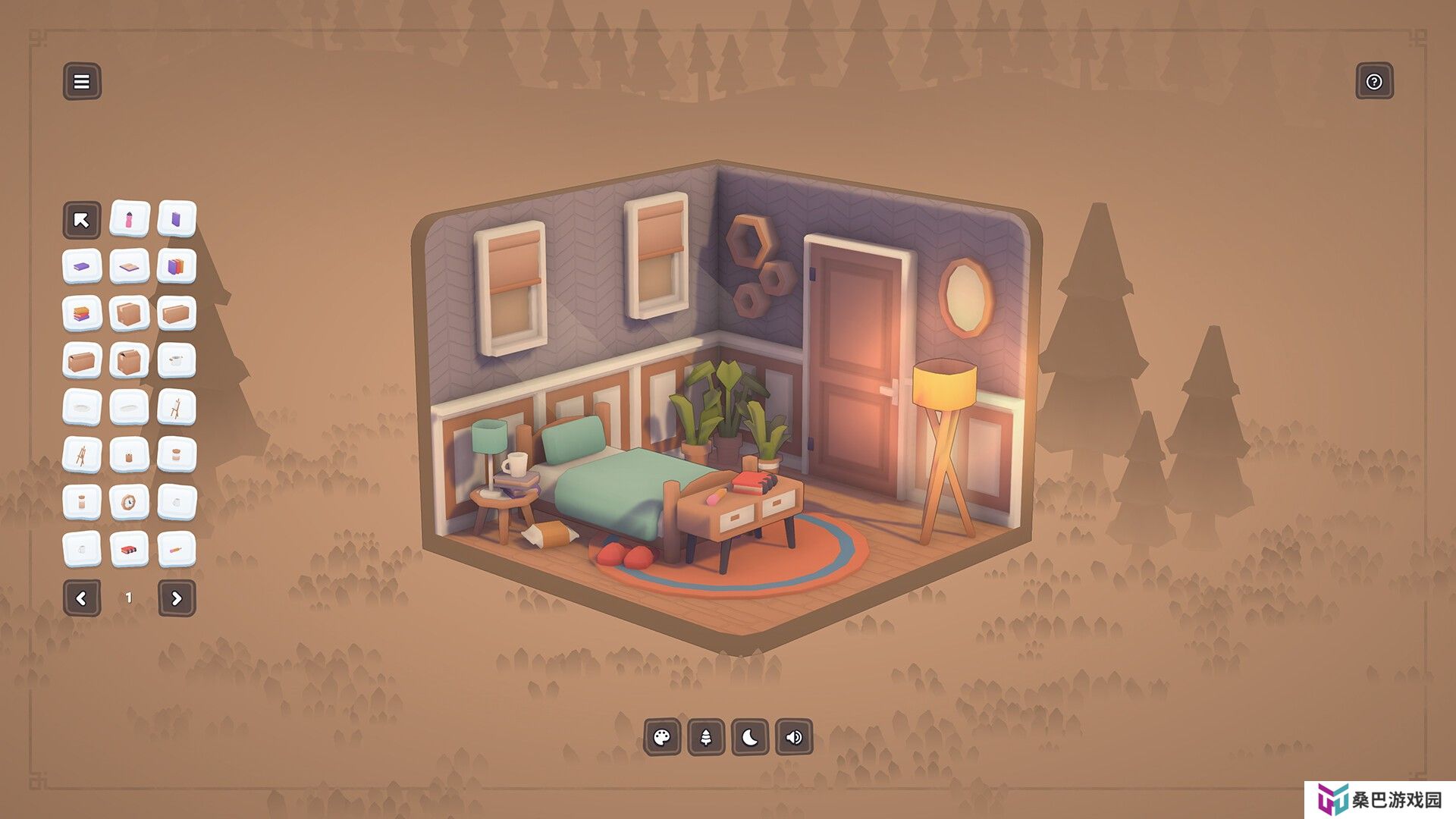Choose the flat purple book item
1456x819 pixels.
pos(82,267)
